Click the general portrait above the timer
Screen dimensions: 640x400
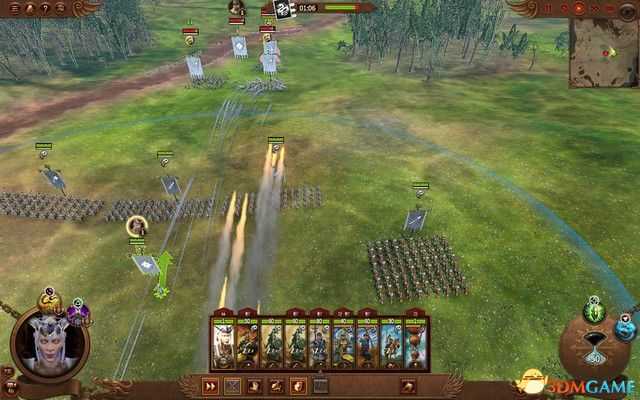click(237, 8)
